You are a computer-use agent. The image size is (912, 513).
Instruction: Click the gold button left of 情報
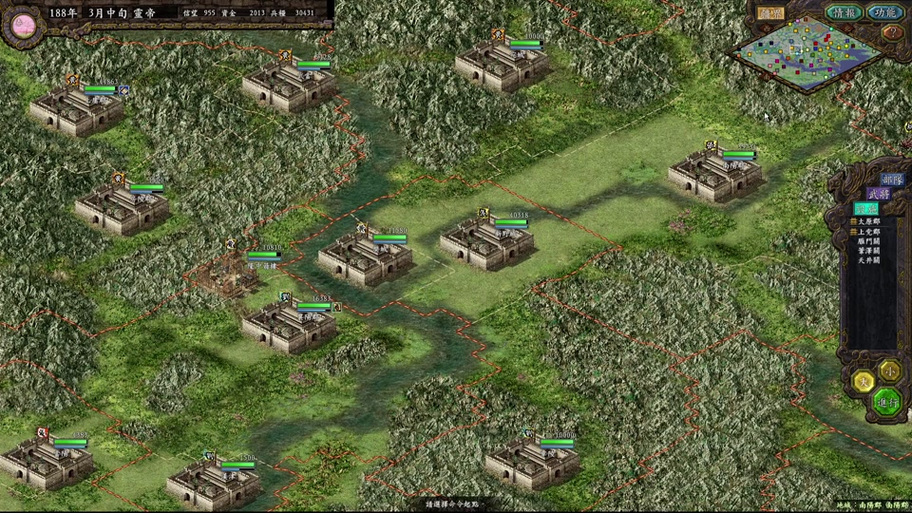pos(770,14)
